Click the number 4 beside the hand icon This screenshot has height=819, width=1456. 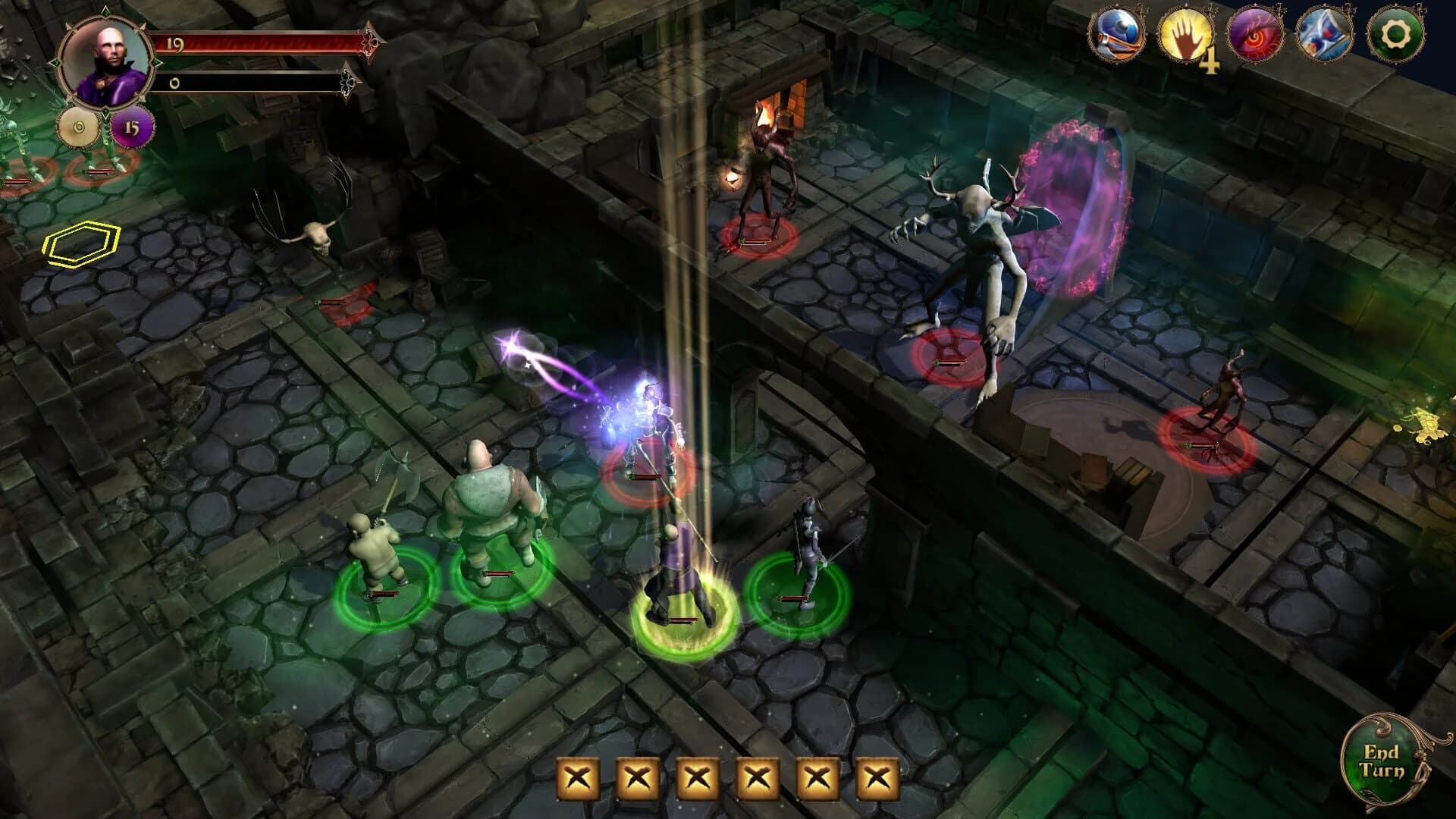(1209, 61)
